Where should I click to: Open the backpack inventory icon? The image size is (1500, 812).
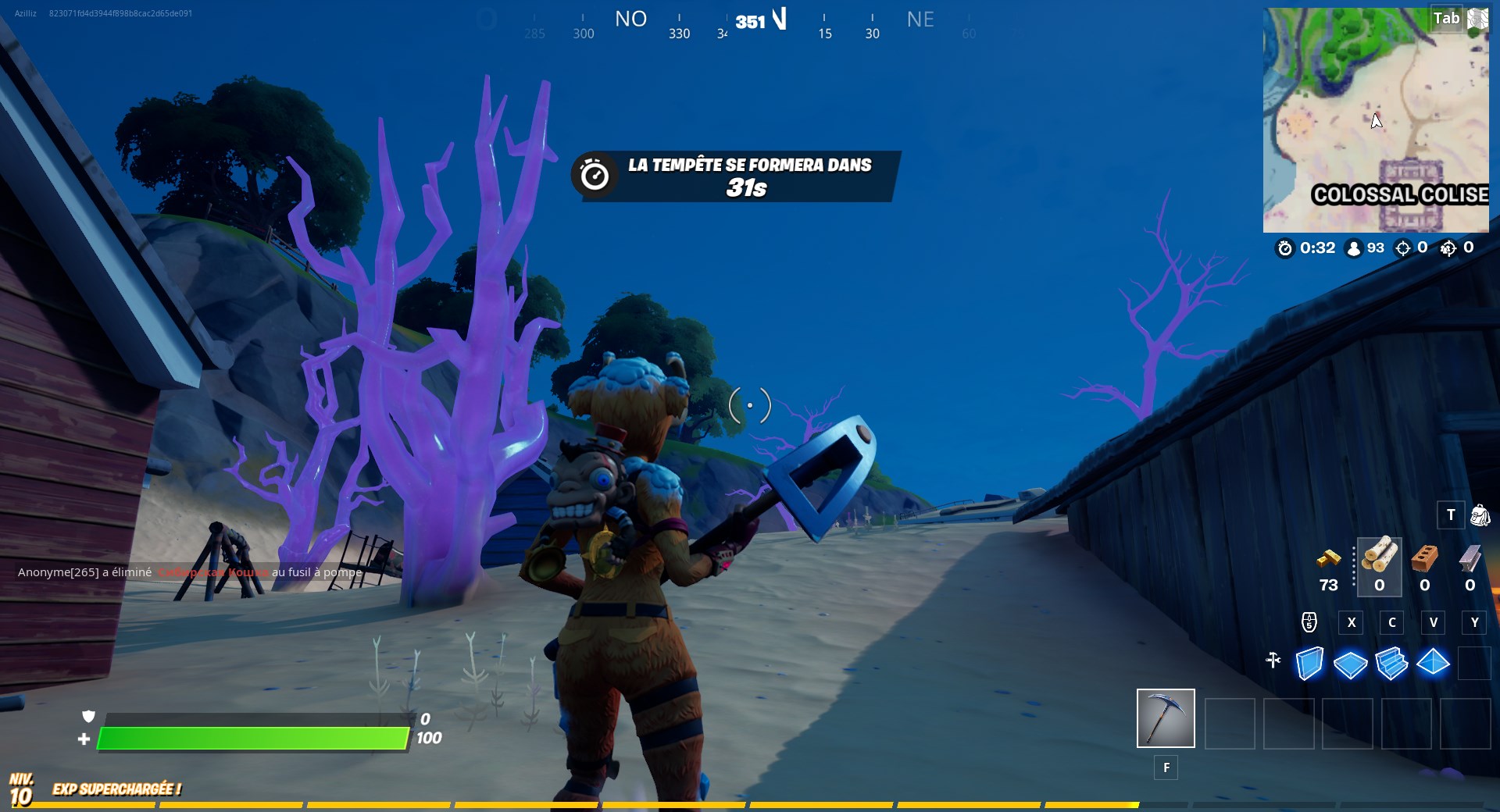pyautogui.click(x=1480, y=515)
